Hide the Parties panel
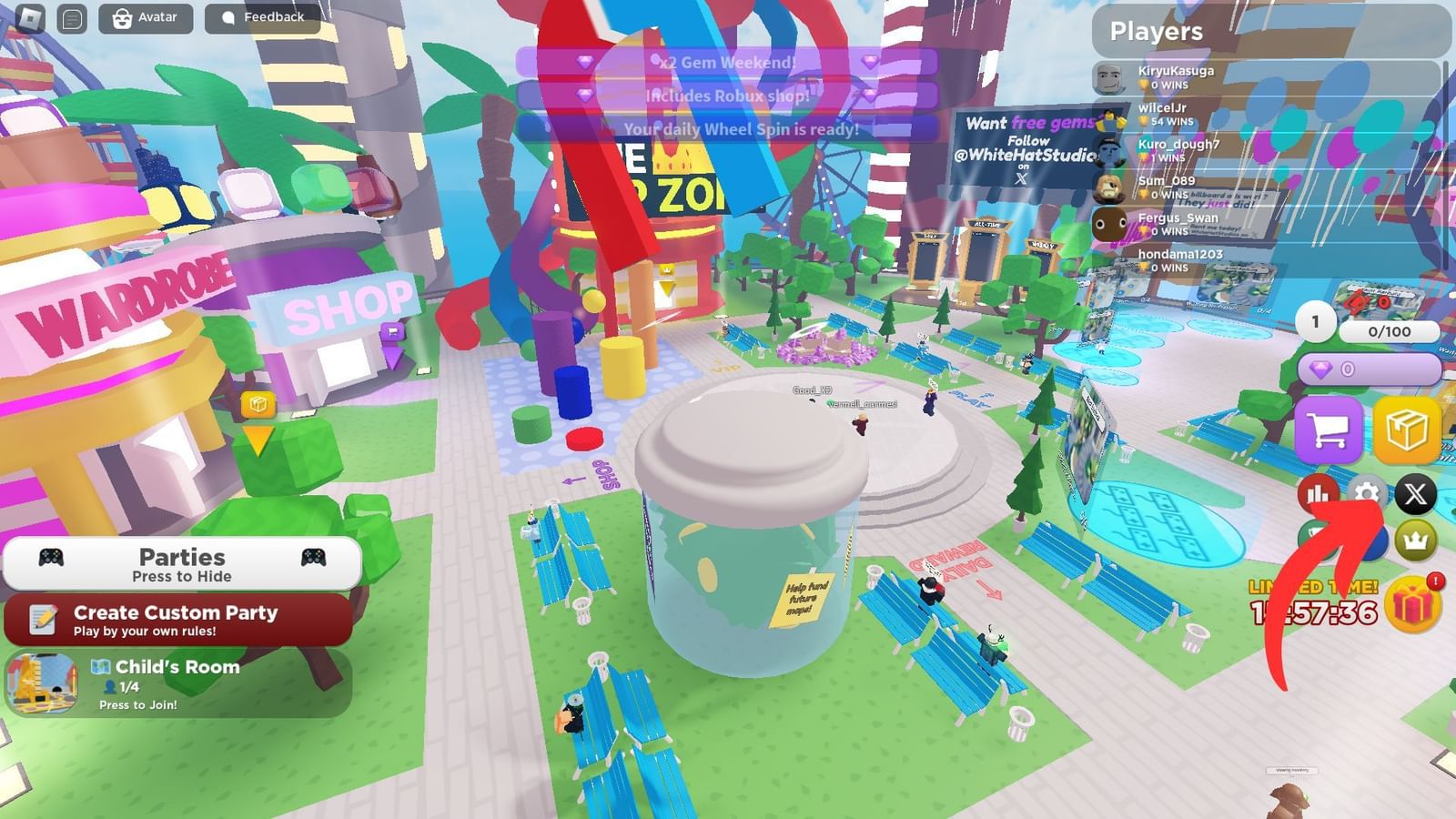This screenshot has height=819, width=1456. point(181,564)
